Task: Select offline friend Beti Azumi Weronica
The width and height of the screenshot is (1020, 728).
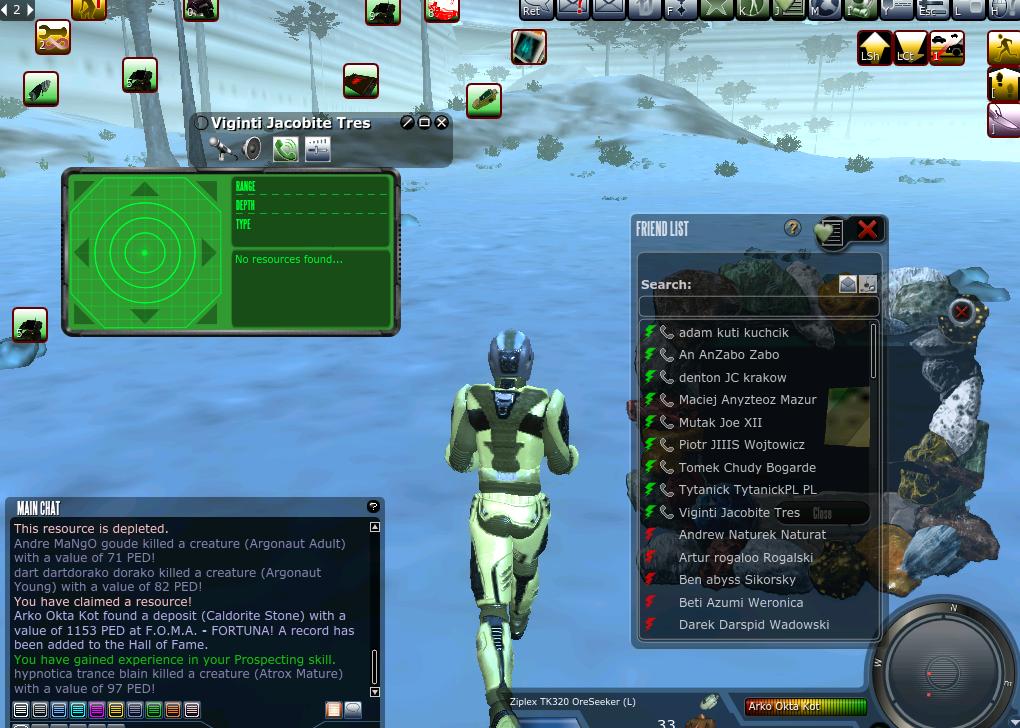Action: point(740,602)
